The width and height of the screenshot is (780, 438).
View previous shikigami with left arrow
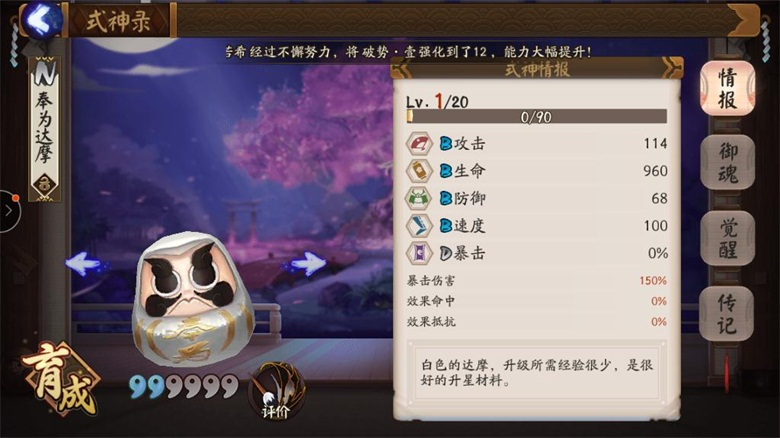click(x=82, y=263)
